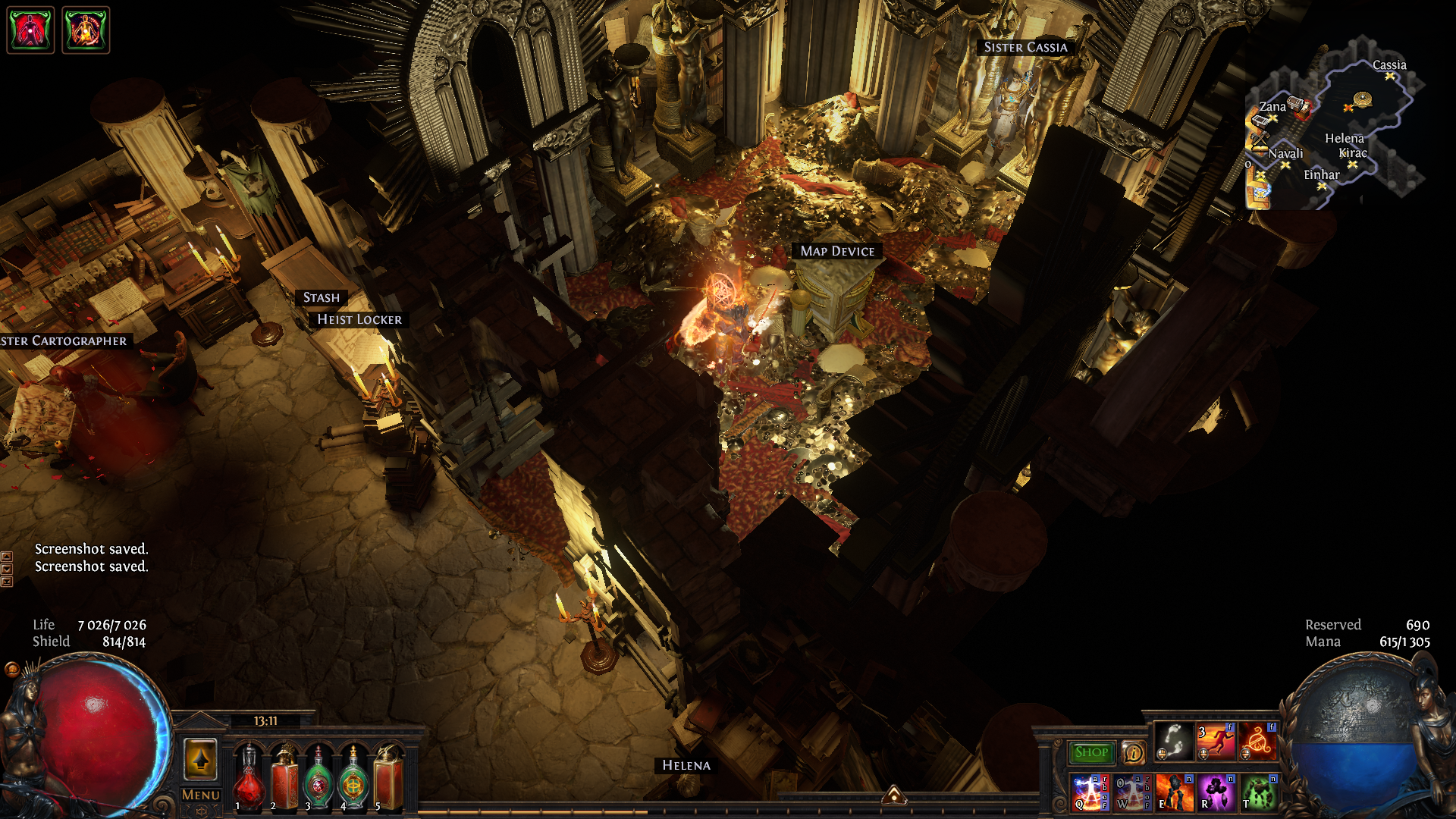This screenshot has width=1456, height=819.
Task: Activate the fiery sigil skill
Action: tap(1258, 741)
